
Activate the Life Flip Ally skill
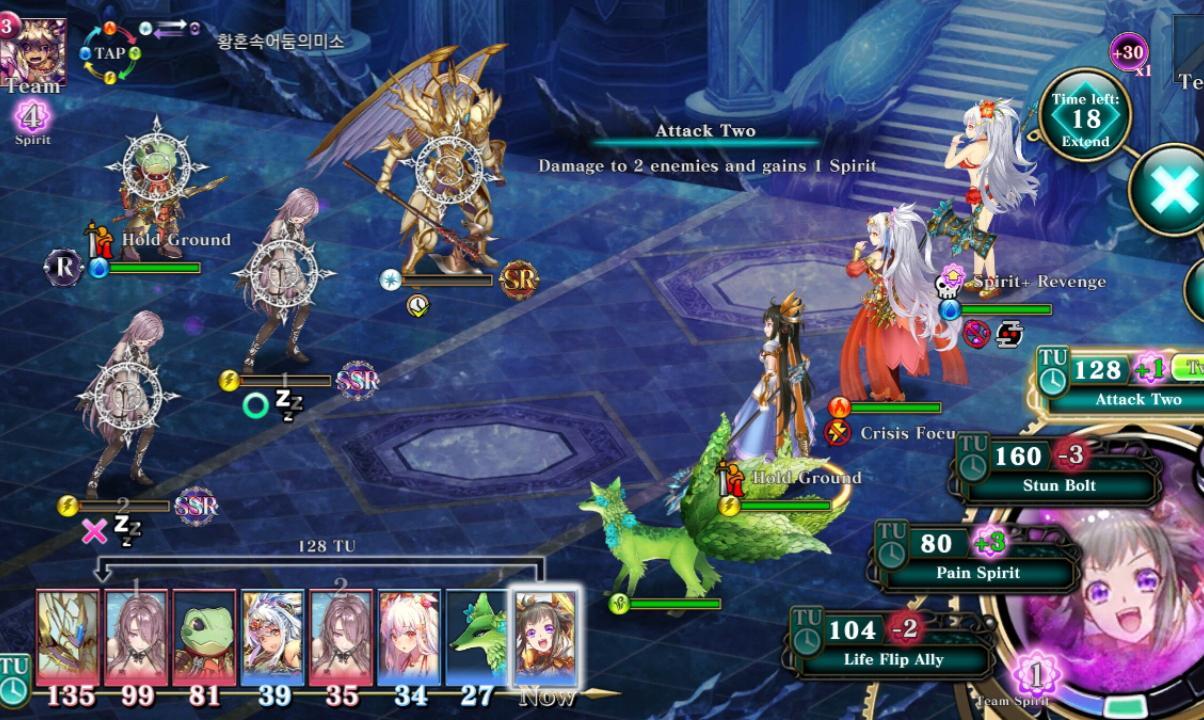click(x=893, y=644)
